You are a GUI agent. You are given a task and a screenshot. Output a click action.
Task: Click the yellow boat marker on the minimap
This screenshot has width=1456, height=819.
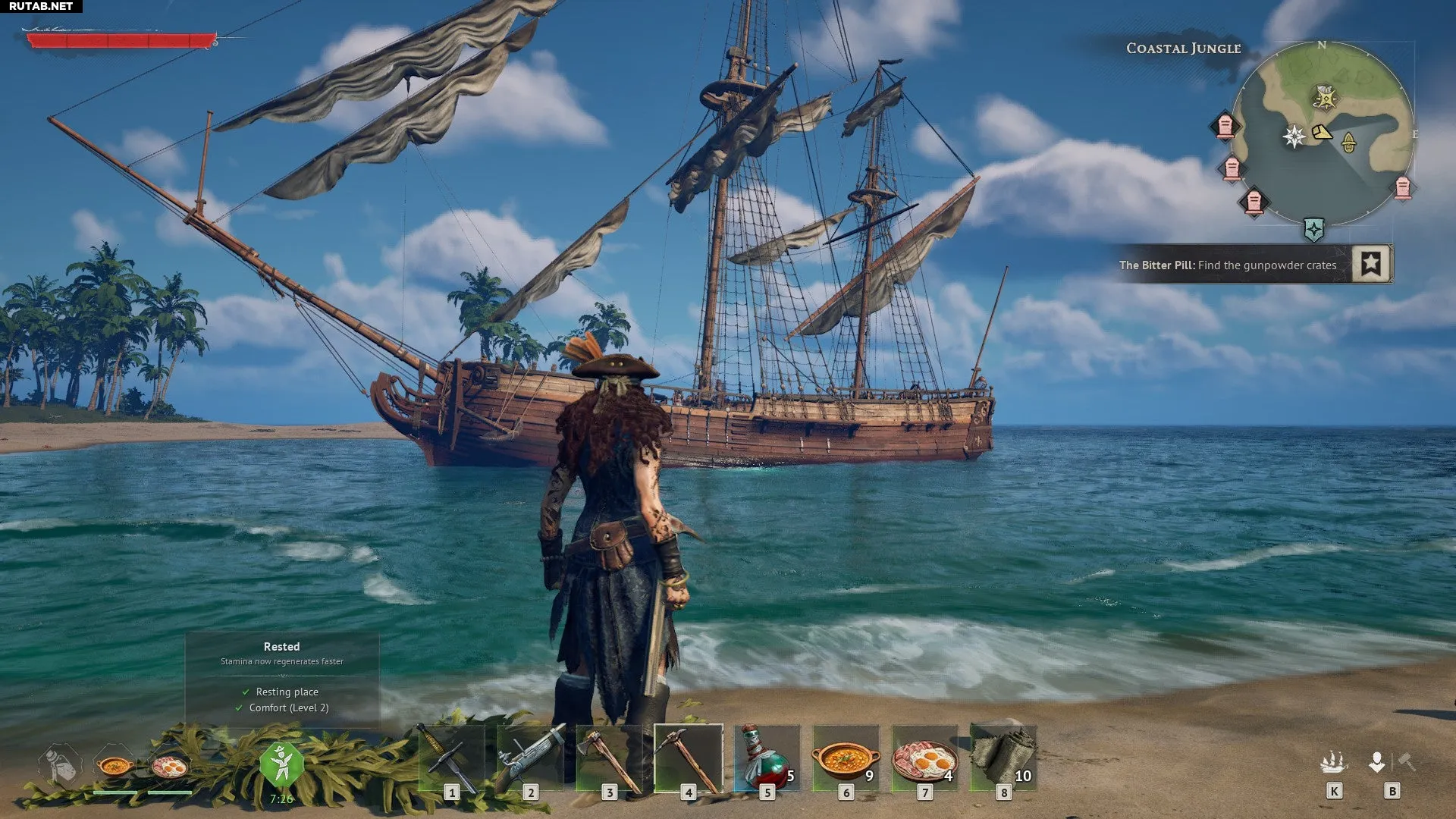point(1348,142)
